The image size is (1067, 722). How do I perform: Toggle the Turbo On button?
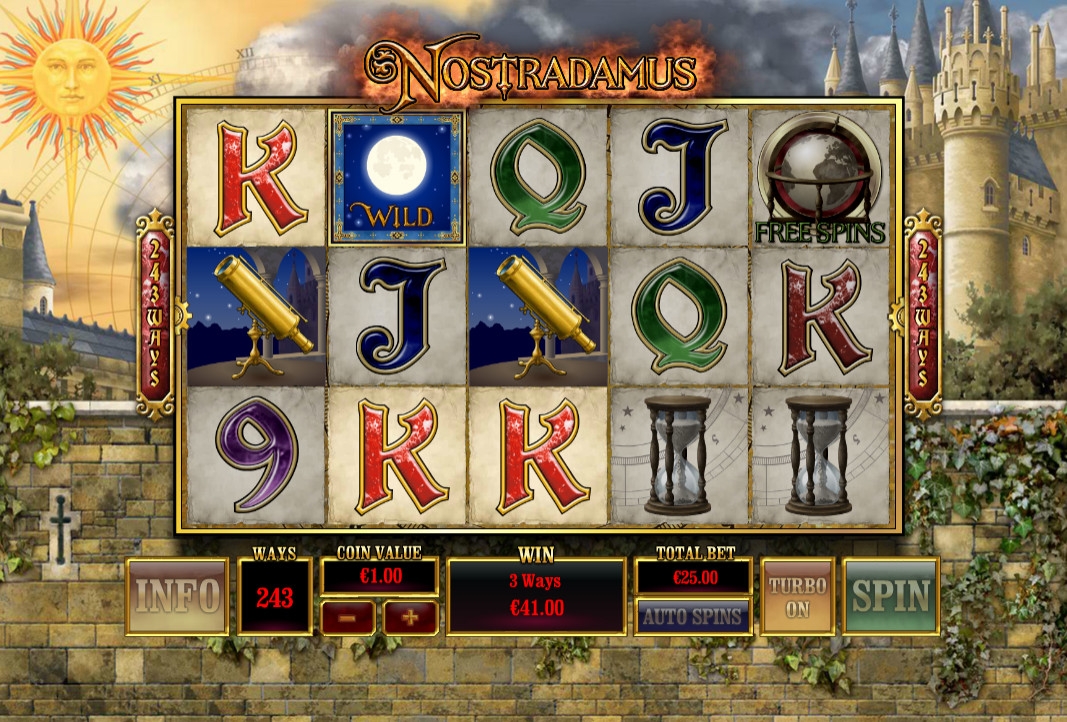[797, 597]
